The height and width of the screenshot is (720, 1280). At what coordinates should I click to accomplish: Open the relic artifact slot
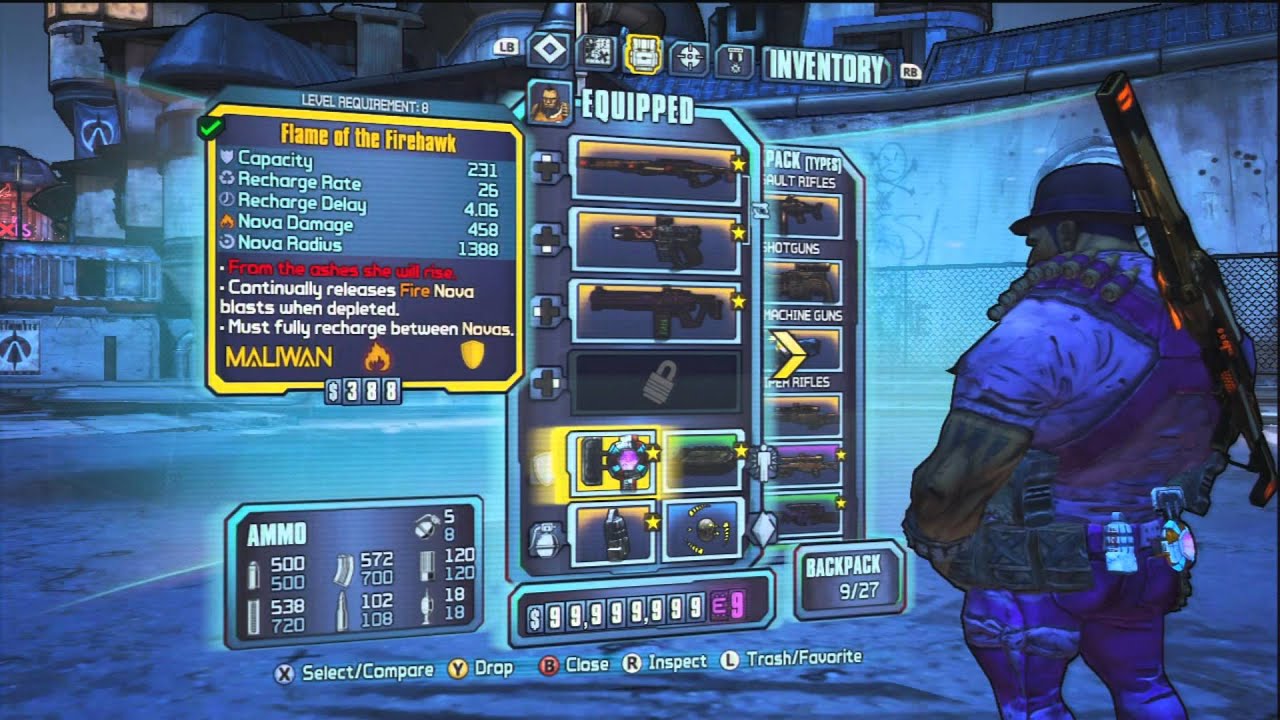[703, 530]
